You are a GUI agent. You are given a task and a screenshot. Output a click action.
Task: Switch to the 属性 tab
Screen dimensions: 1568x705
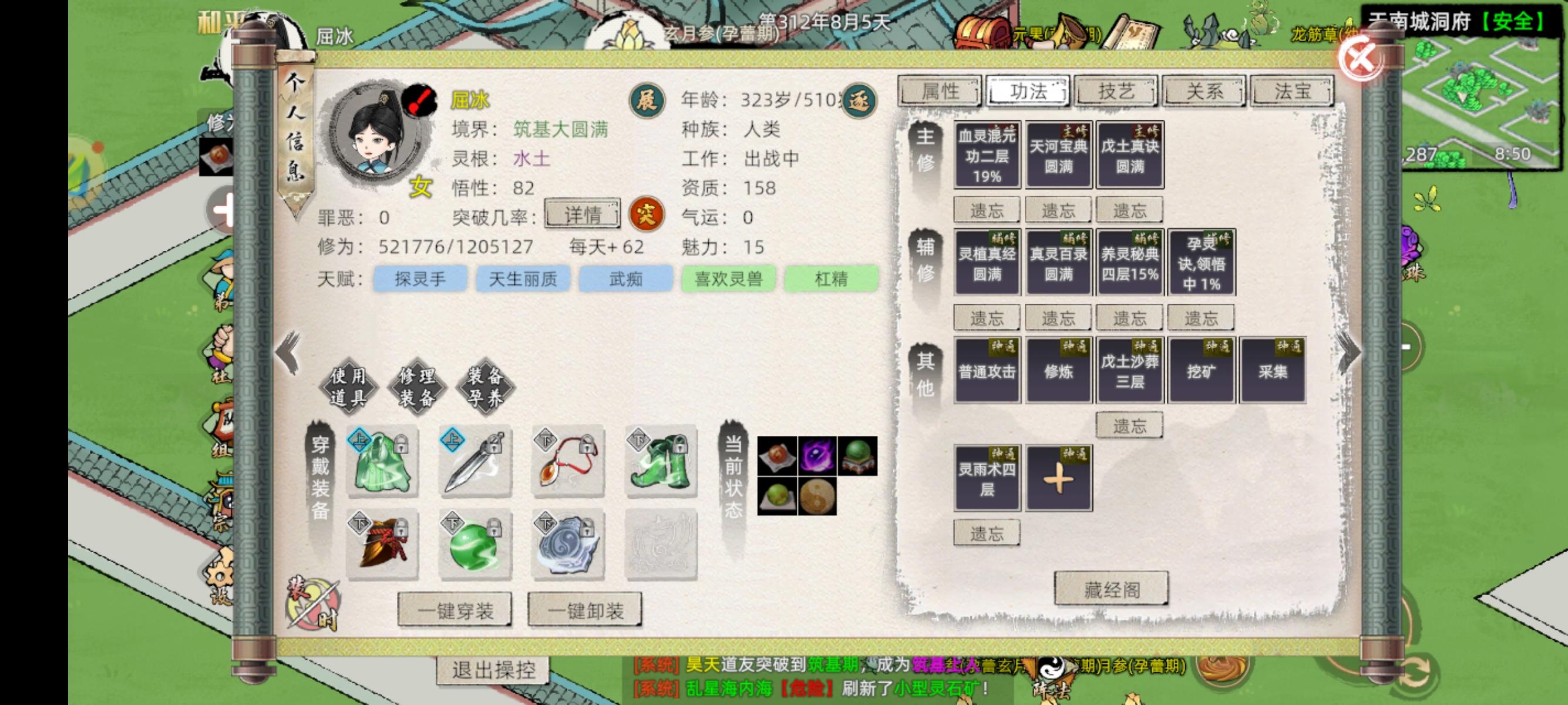pyautogui.click(x=940, y=91)
